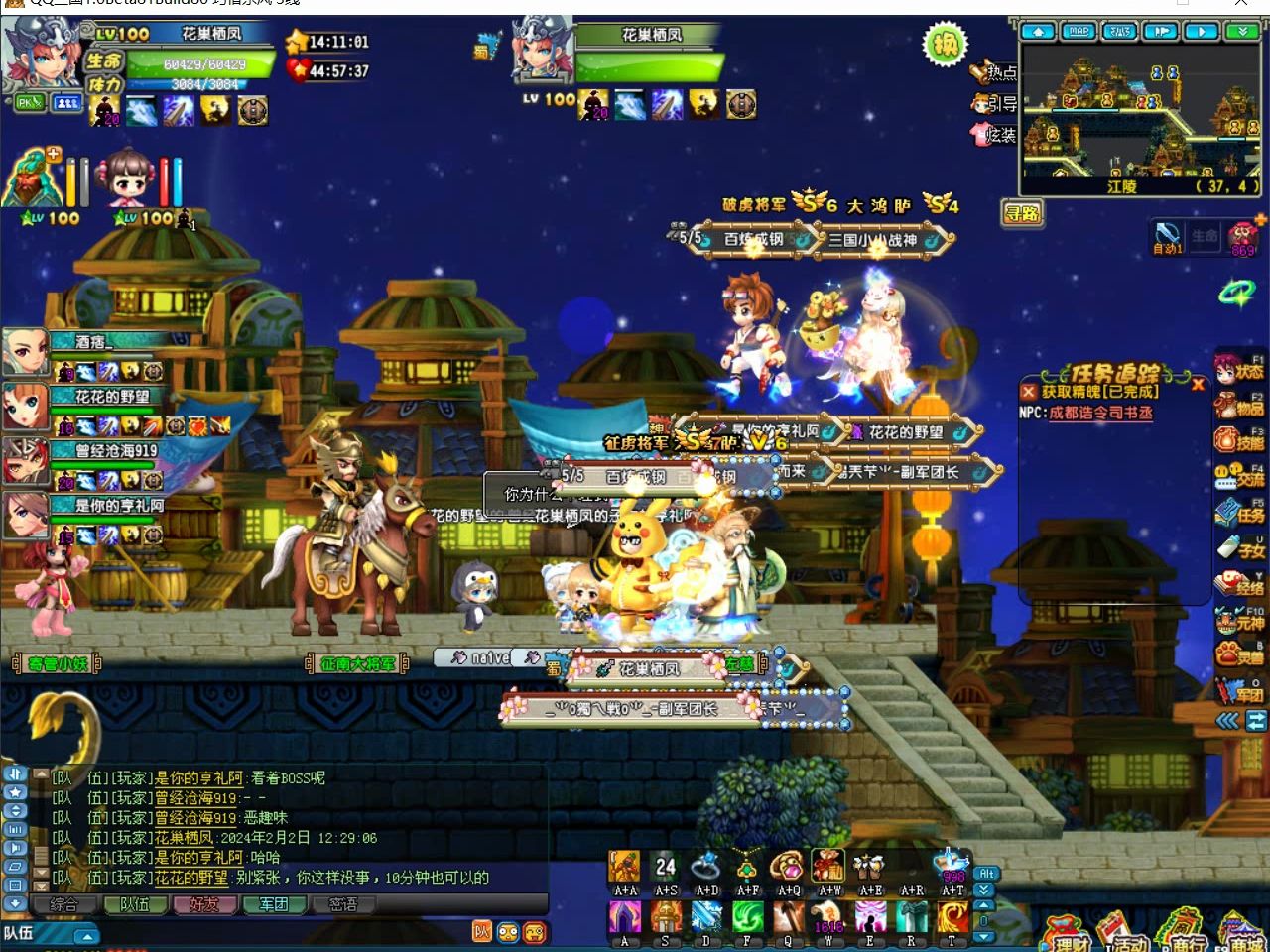Open the world map with the MAP button
The width and height of the screenshot is (1270, 952).
(x=1079, y=32)
